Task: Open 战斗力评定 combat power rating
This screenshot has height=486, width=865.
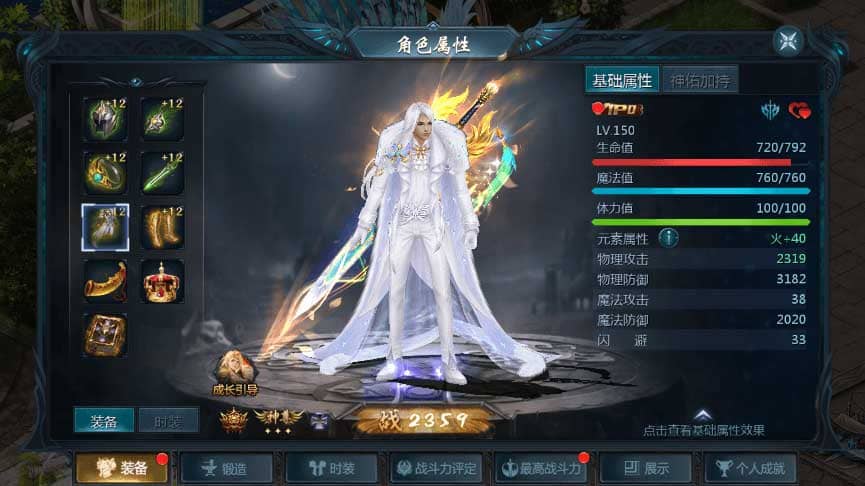Action: tap(433, 467)
